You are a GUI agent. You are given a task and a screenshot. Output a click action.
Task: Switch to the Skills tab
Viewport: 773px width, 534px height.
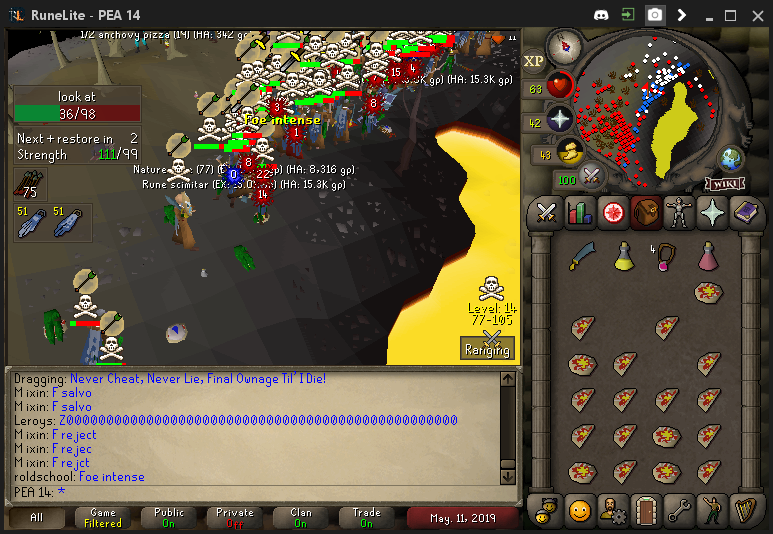(x=579, y=212)
